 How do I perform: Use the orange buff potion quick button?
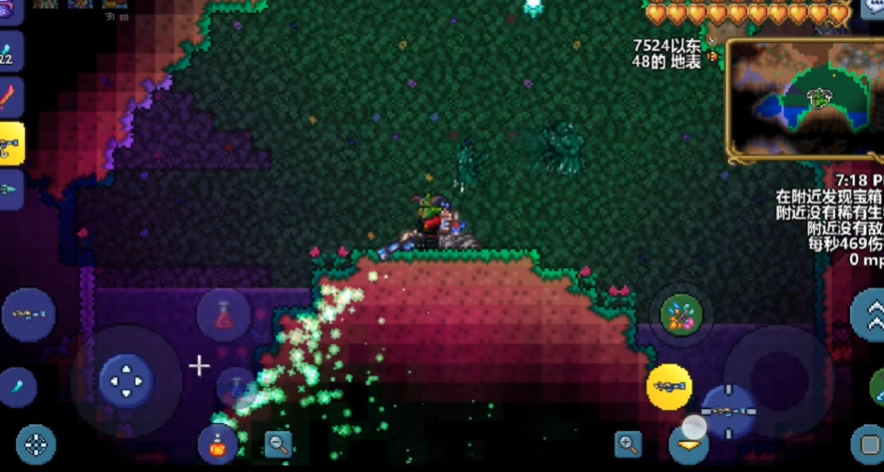pyautogui.click(x=217, y=443)
